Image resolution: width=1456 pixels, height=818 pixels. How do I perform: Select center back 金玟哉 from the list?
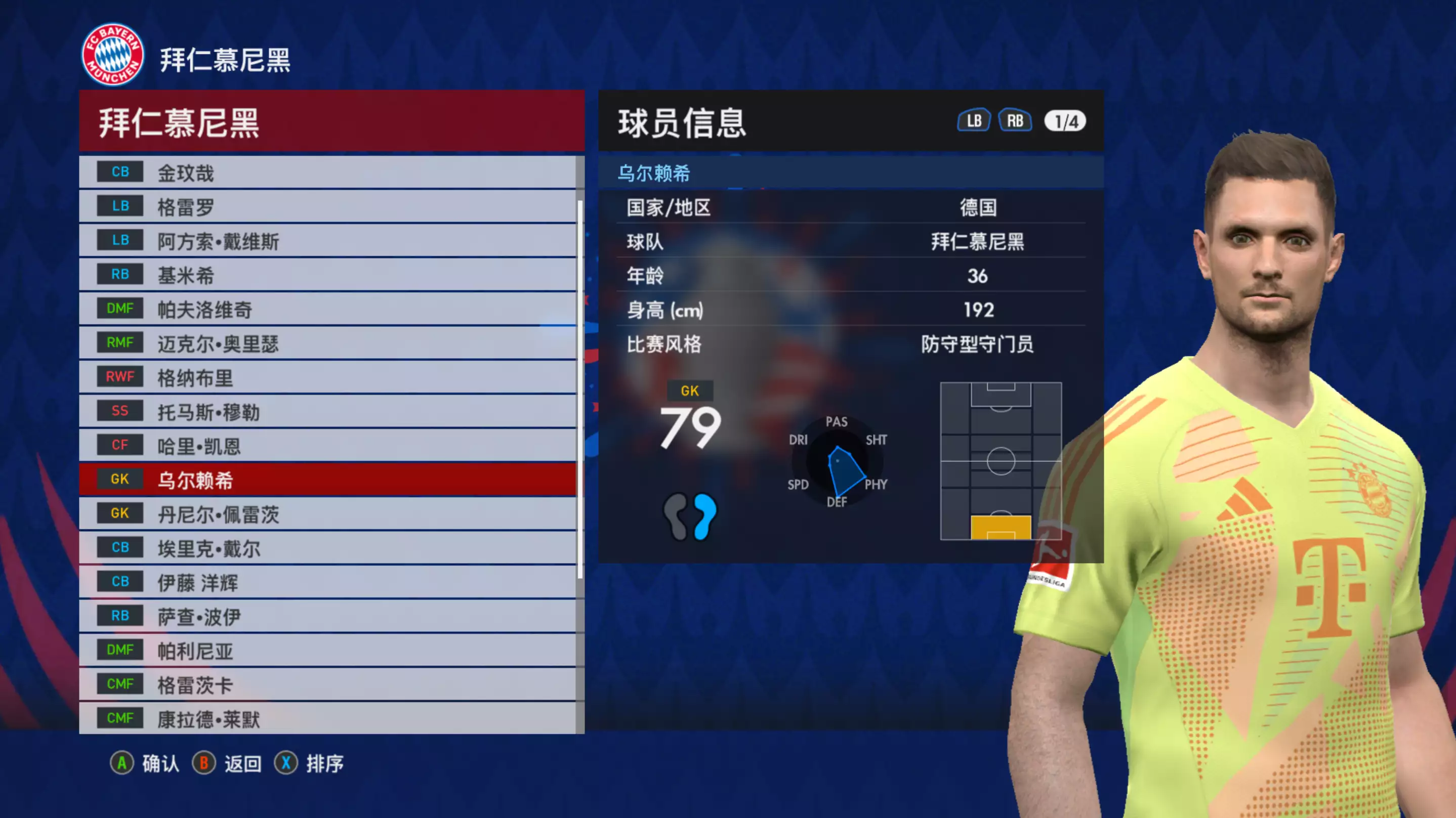[328, 173]
